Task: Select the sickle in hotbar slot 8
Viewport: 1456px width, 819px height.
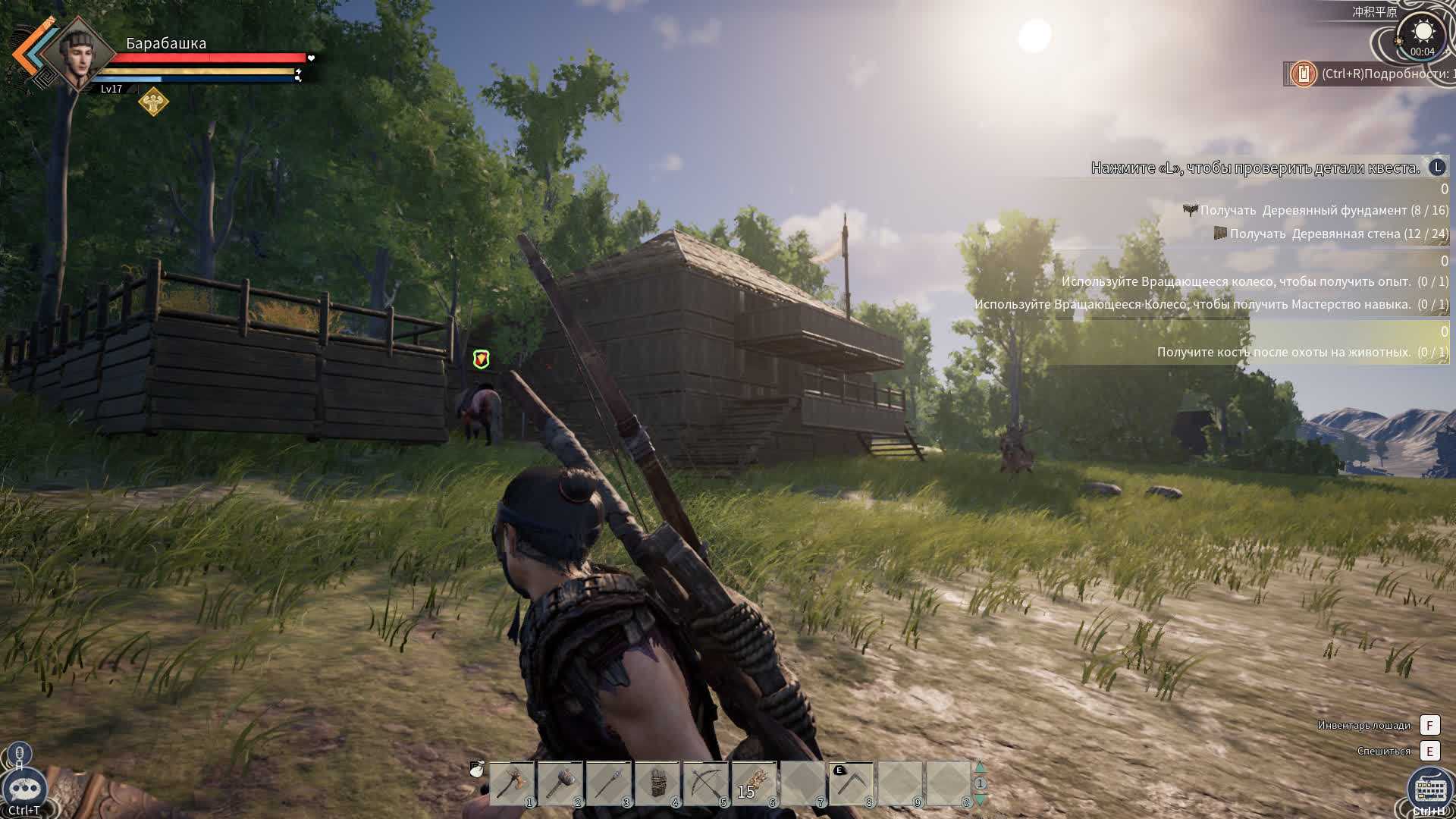Action: (852, 783)
